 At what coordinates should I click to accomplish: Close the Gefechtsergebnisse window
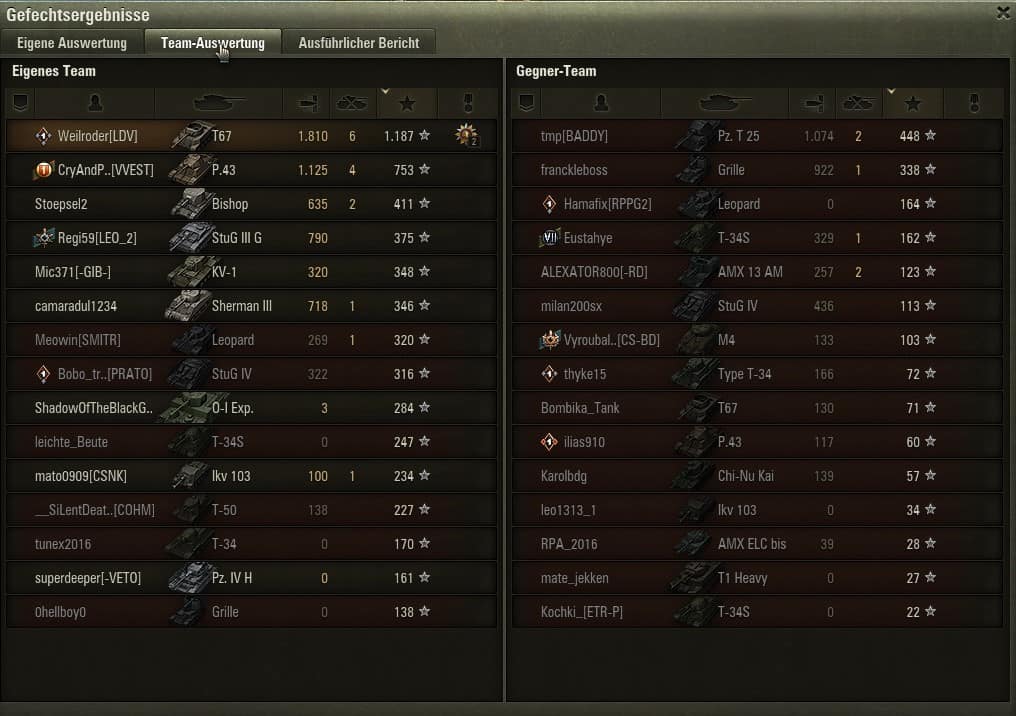1003,13
